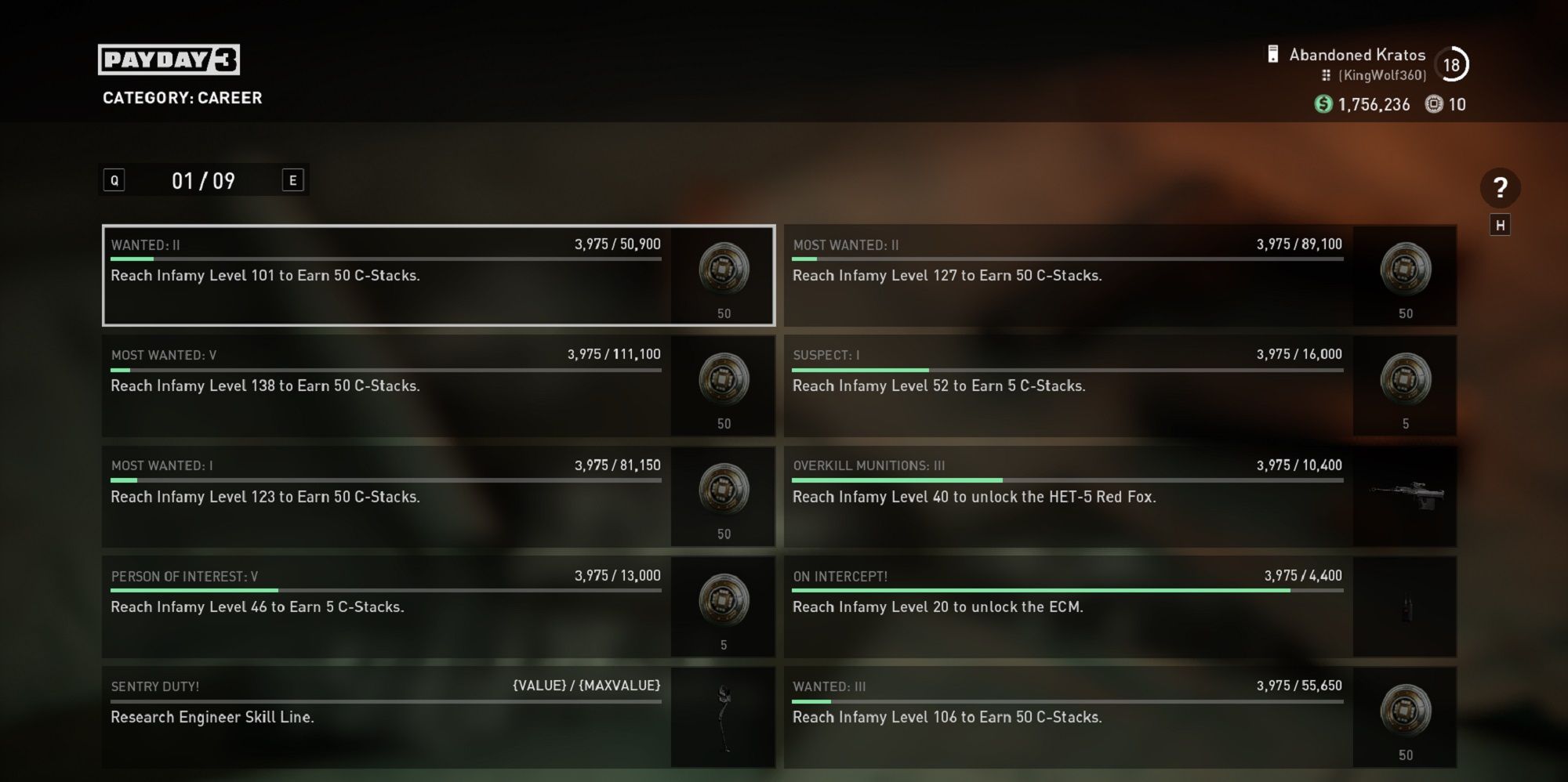The width and height of the screenshot is (1568, 782).
Task: Click the C-Stack counter icon showing 10
Action: [1434, 103]
